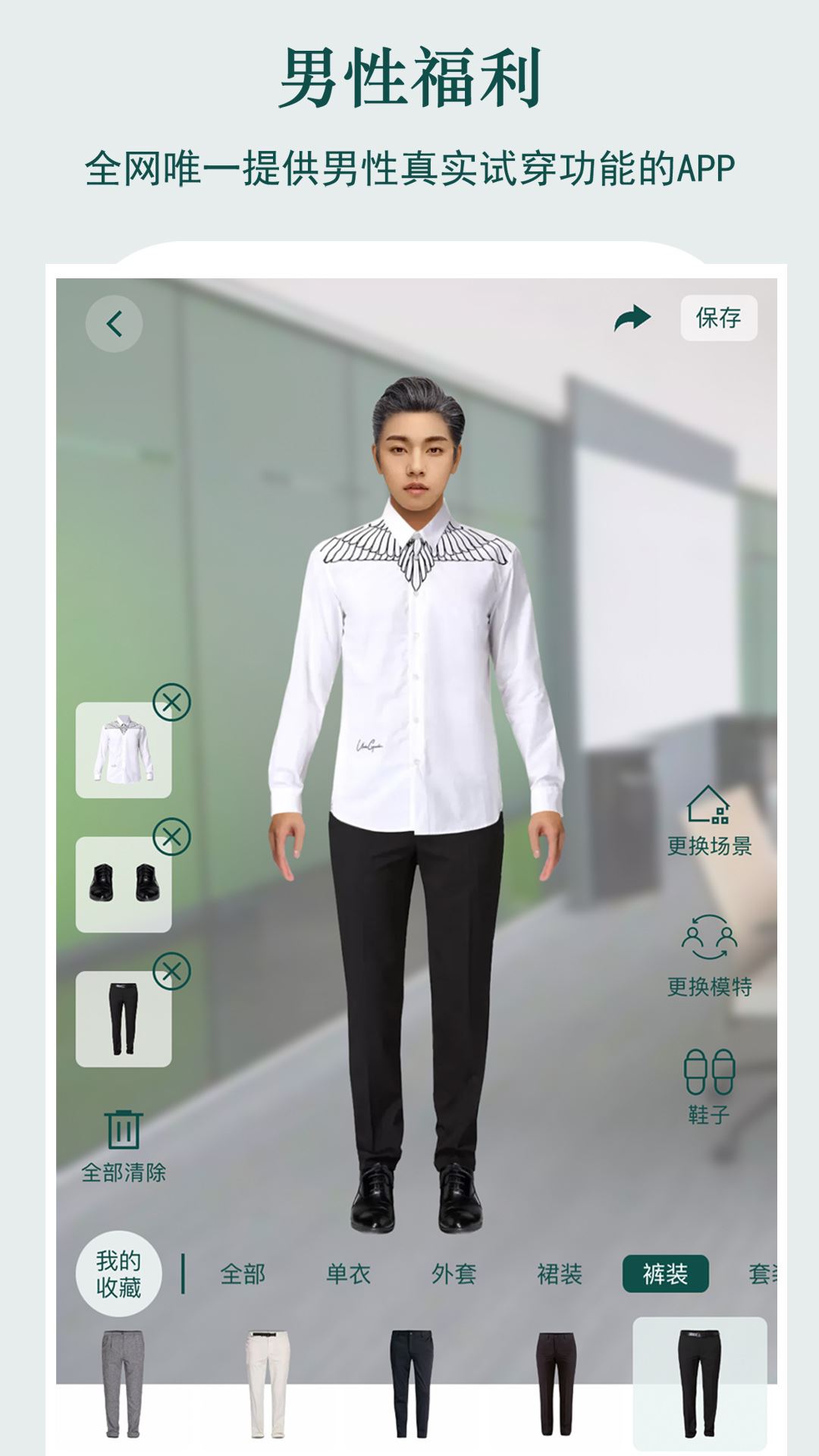This screenshot has height=1456, width=819.
Task: Open the 鞋子 shoes option
Action: [709, 1086]
